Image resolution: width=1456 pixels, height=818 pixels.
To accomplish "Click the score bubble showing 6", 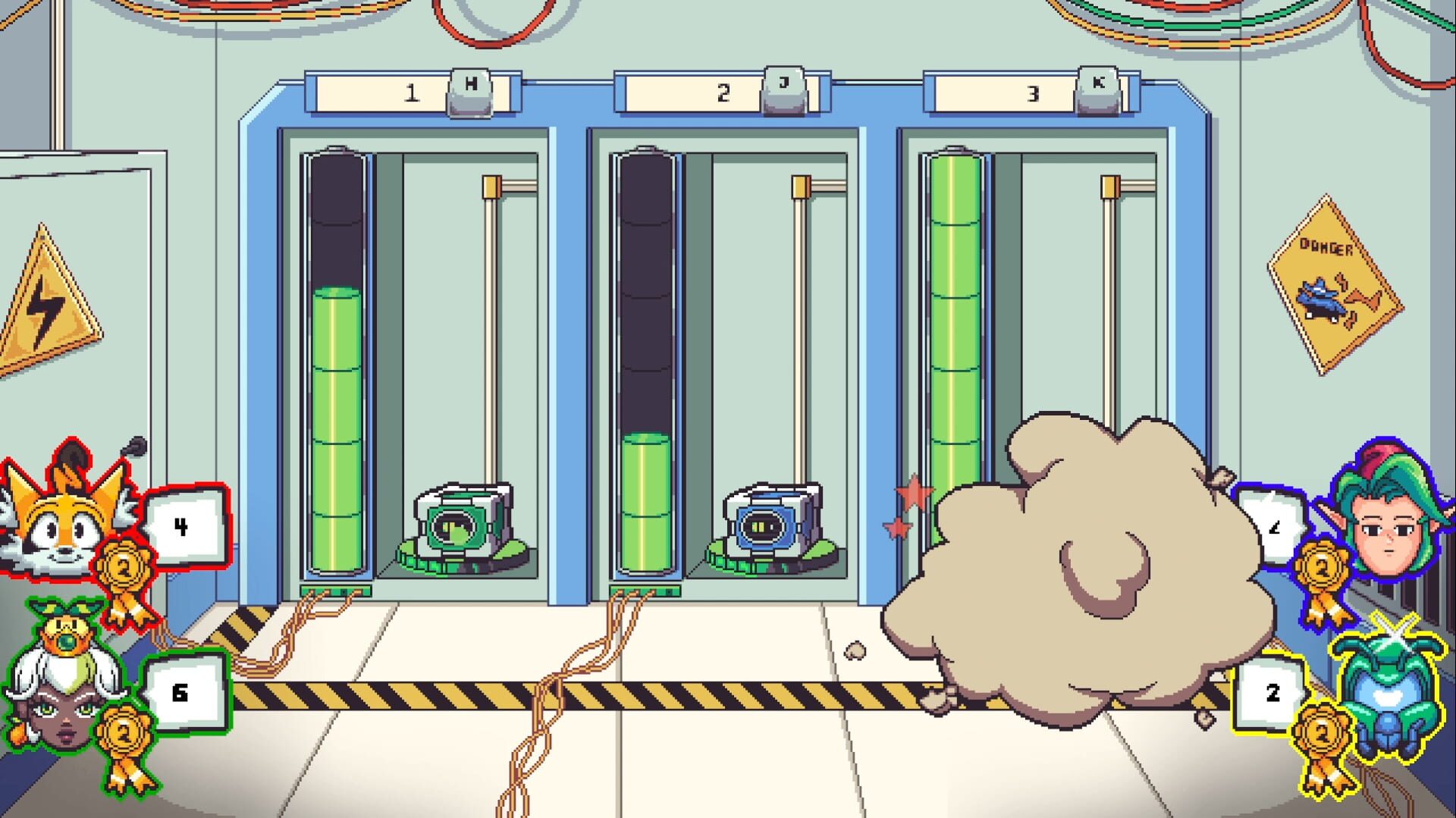I will [180, 690].
